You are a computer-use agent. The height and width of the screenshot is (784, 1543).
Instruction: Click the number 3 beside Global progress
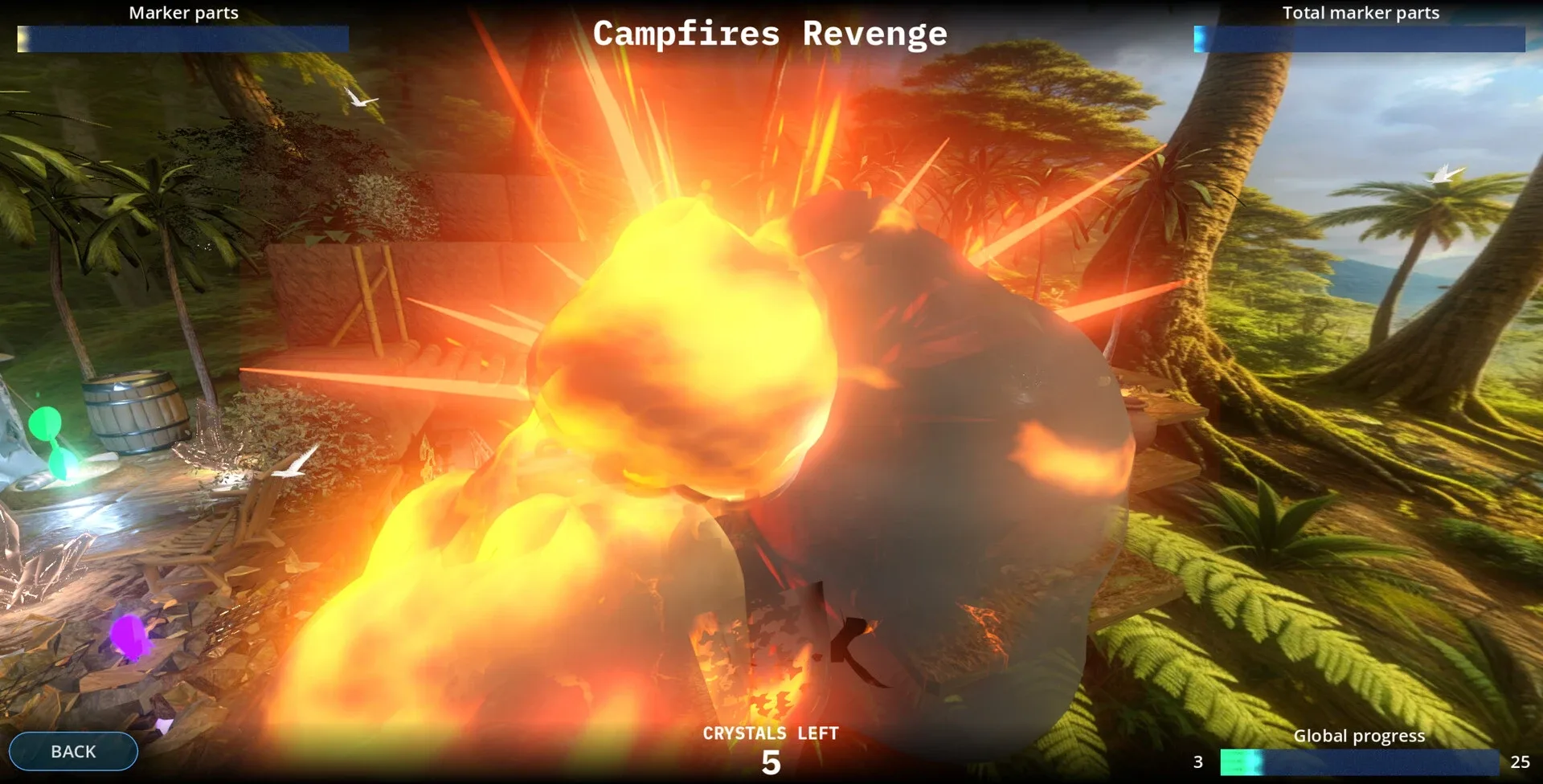coord(1198,760)
